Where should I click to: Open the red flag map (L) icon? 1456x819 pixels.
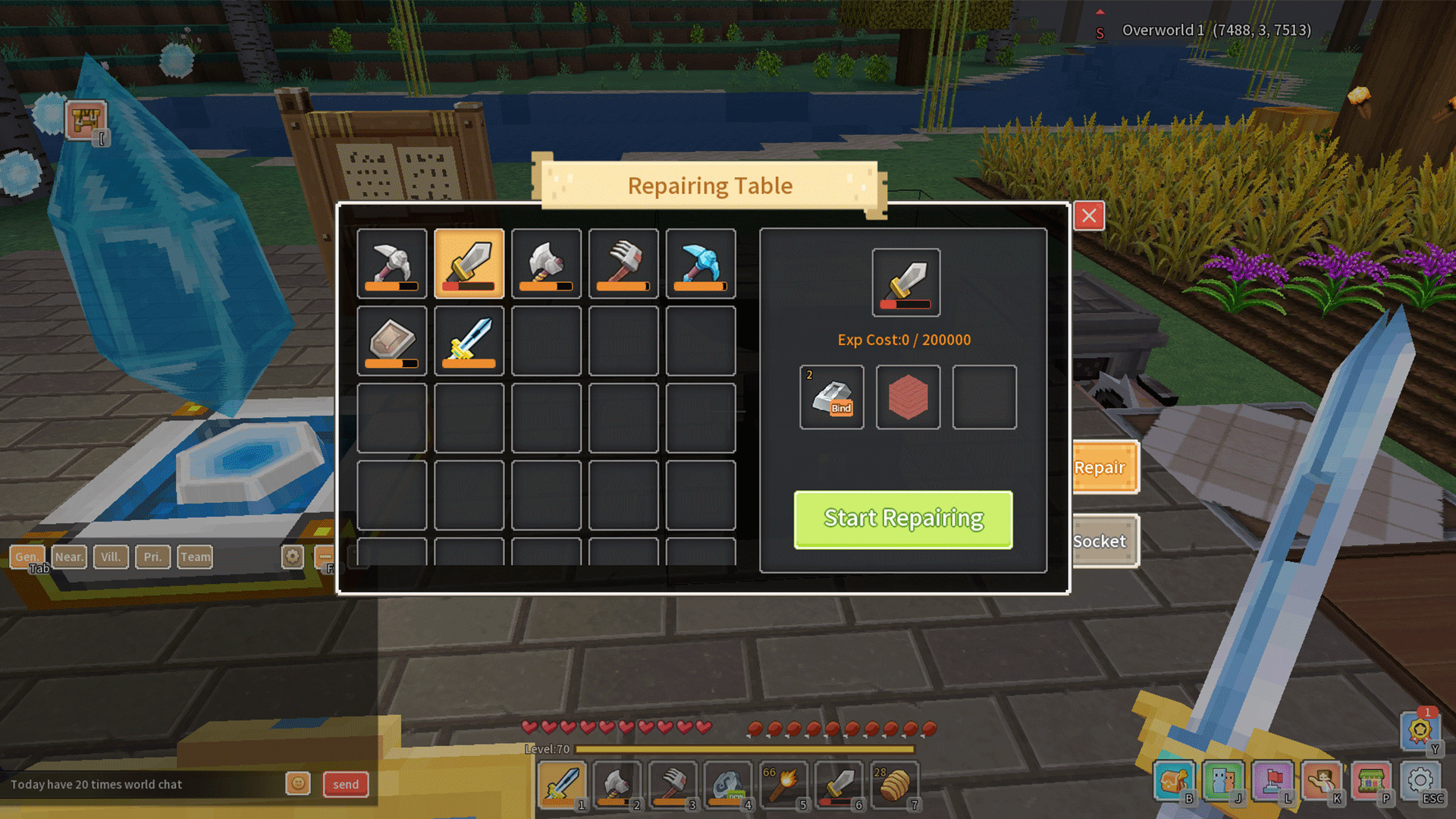1273,780
